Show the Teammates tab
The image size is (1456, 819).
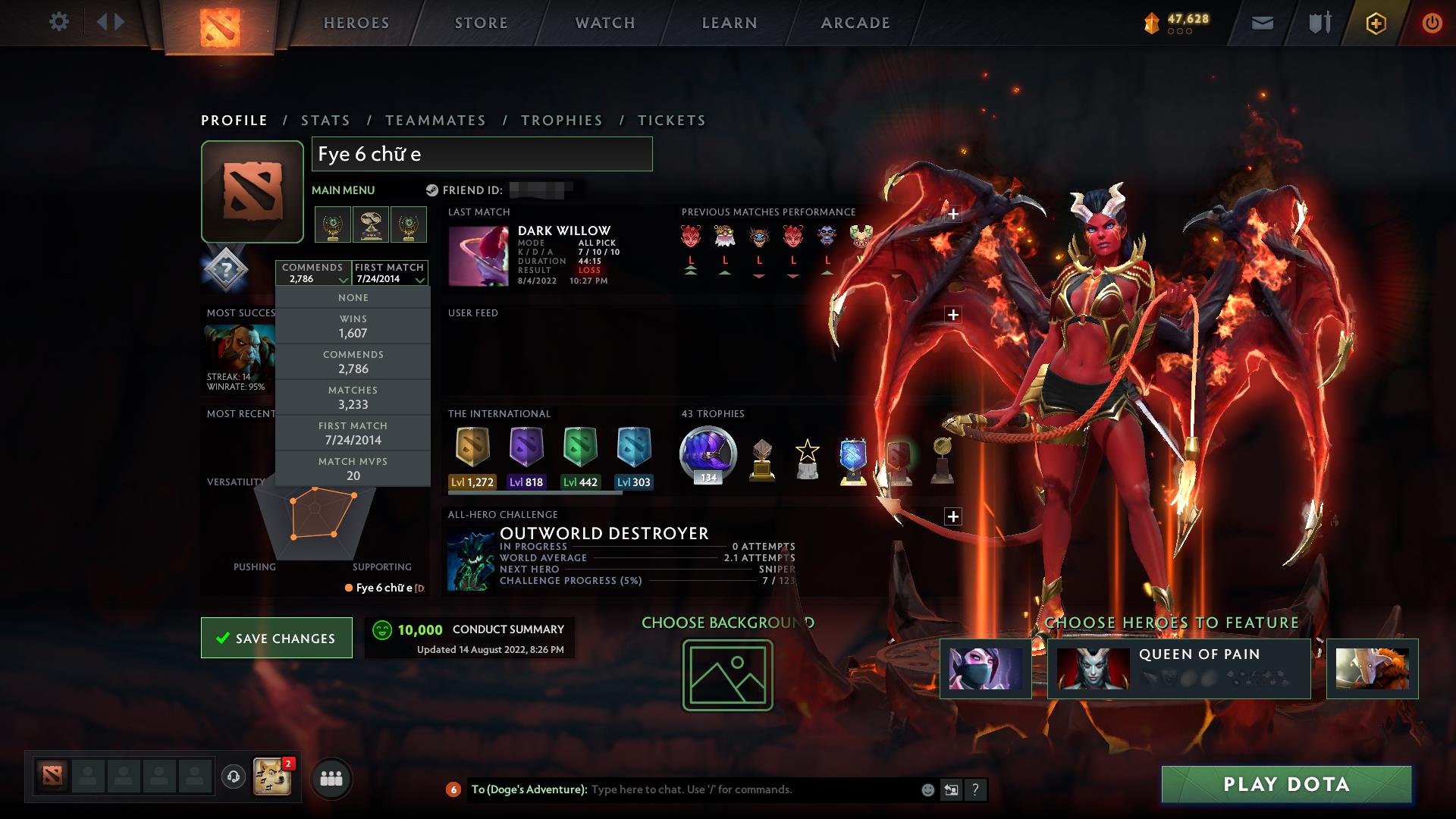click(x=435, y=121)
